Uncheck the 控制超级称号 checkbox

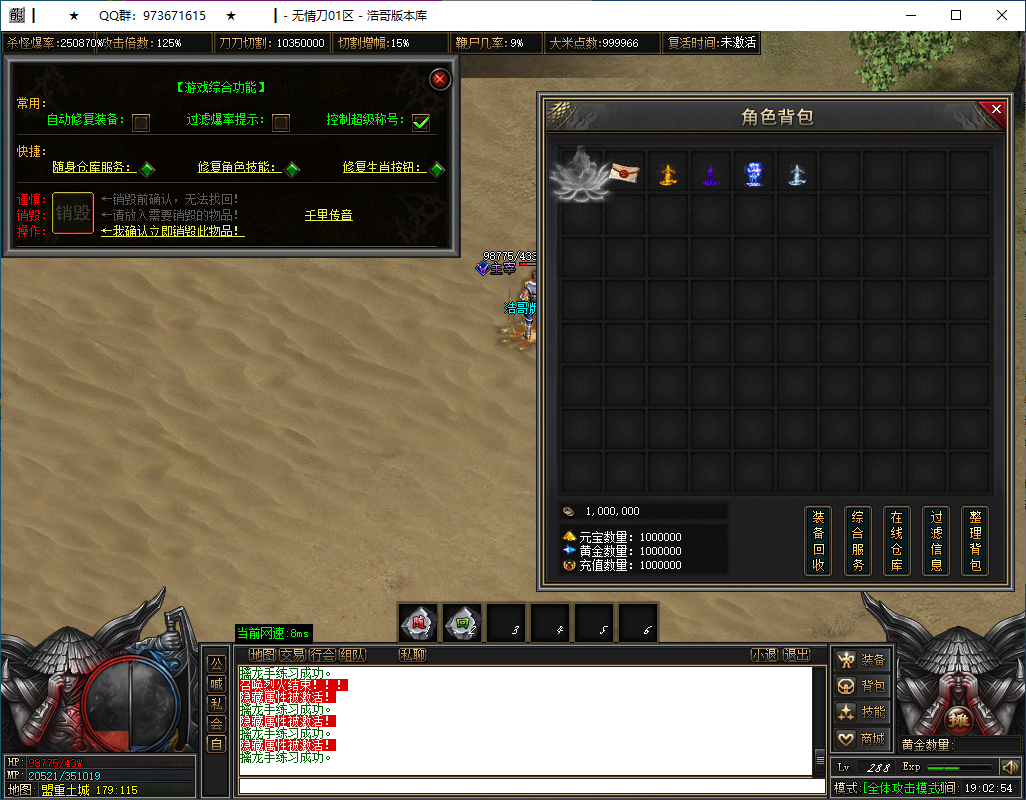pos(421,122)
